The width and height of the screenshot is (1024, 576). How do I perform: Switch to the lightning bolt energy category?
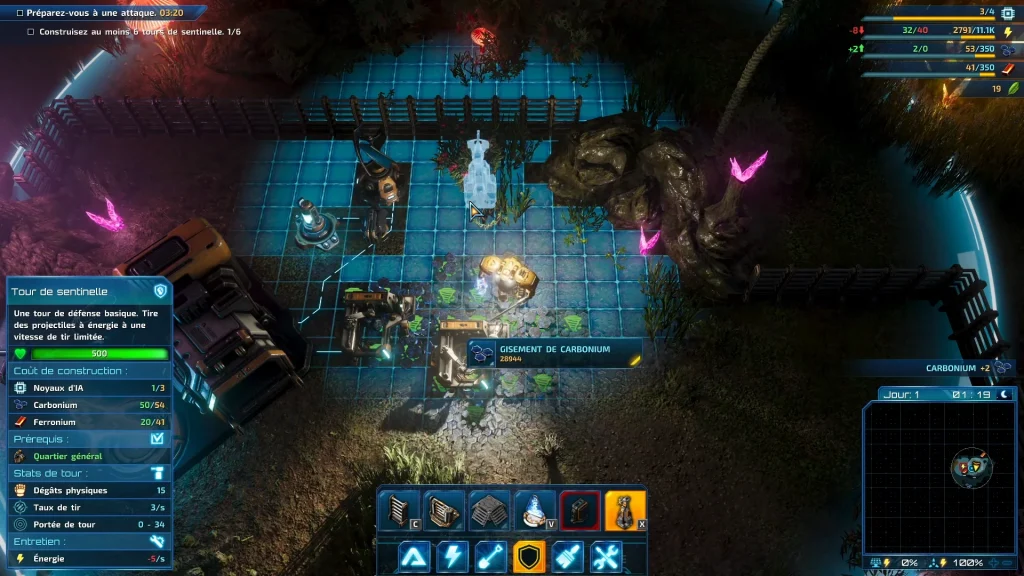(453, 557)
